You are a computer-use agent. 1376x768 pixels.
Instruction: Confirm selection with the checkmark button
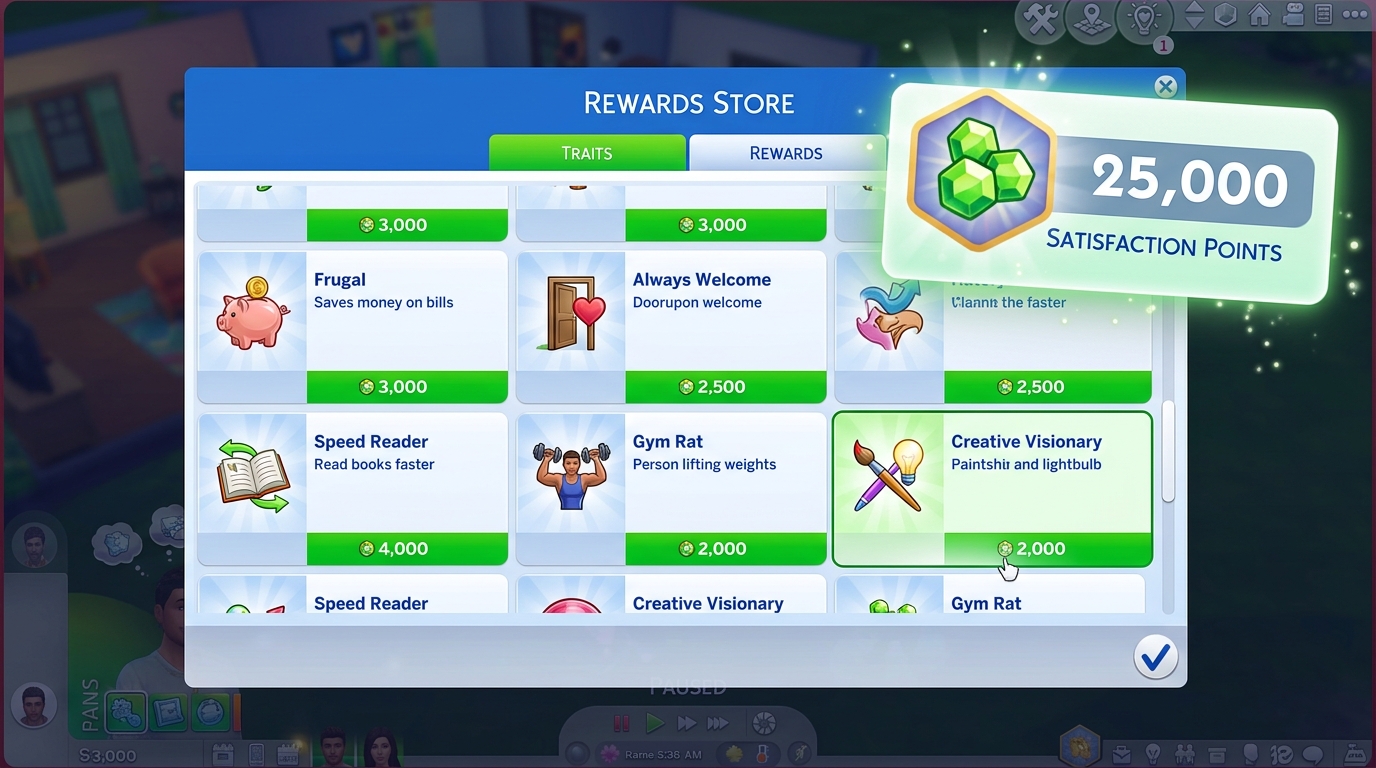click(1155, 657)
